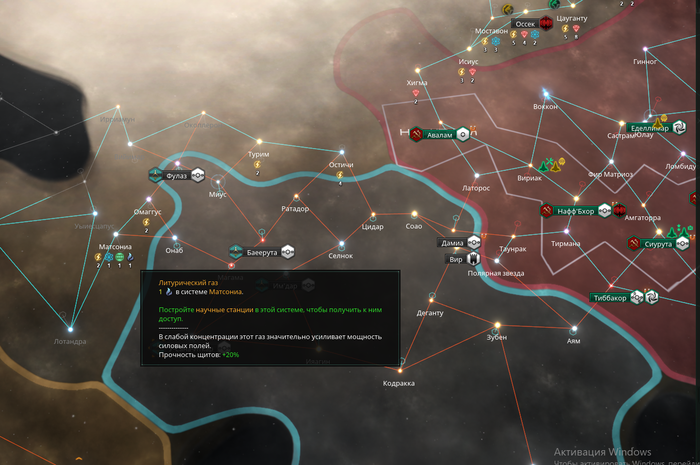Select the Еделлимар system label

tap(649, 127)
